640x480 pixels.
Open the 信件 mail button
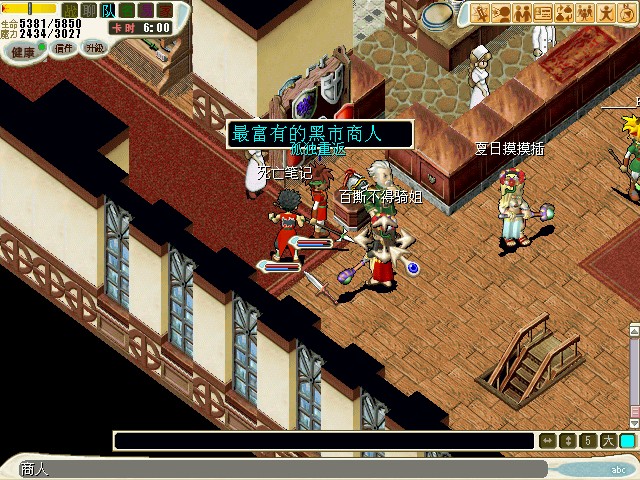(x=64, y=47)
